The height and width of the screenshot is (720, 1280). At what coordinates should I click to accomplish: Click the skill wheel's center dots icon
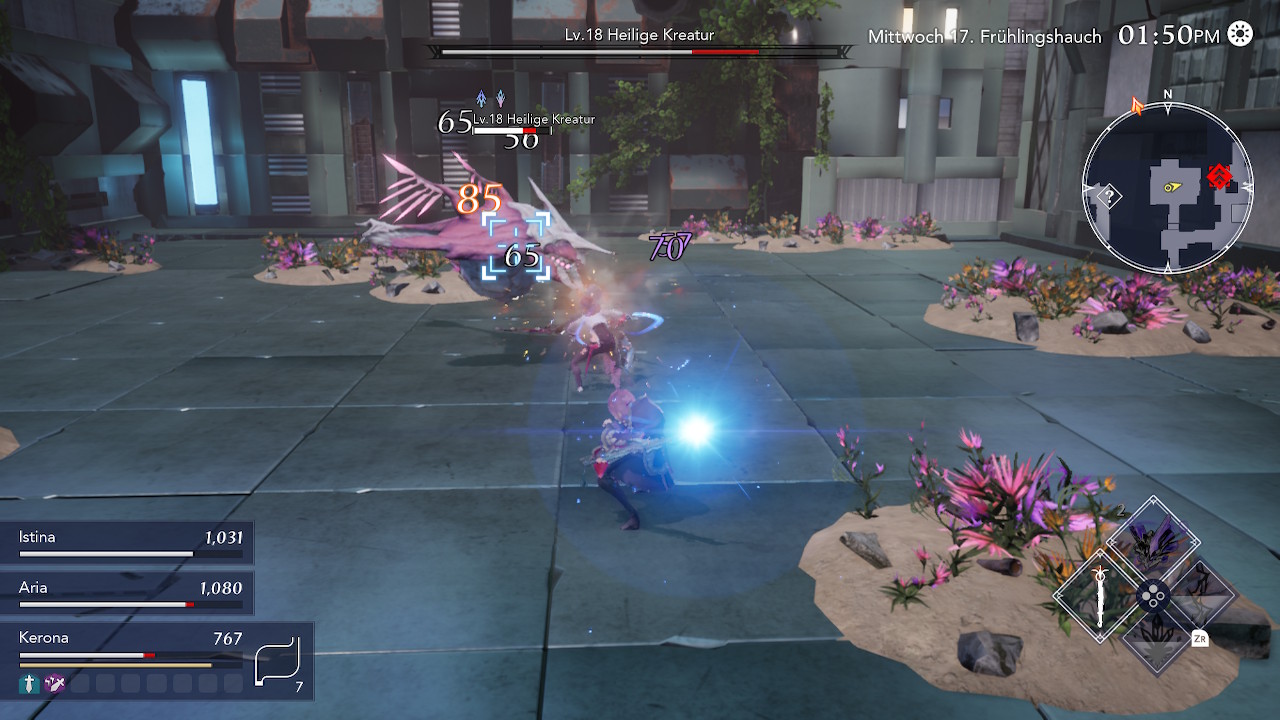(x=1154, y=596)
